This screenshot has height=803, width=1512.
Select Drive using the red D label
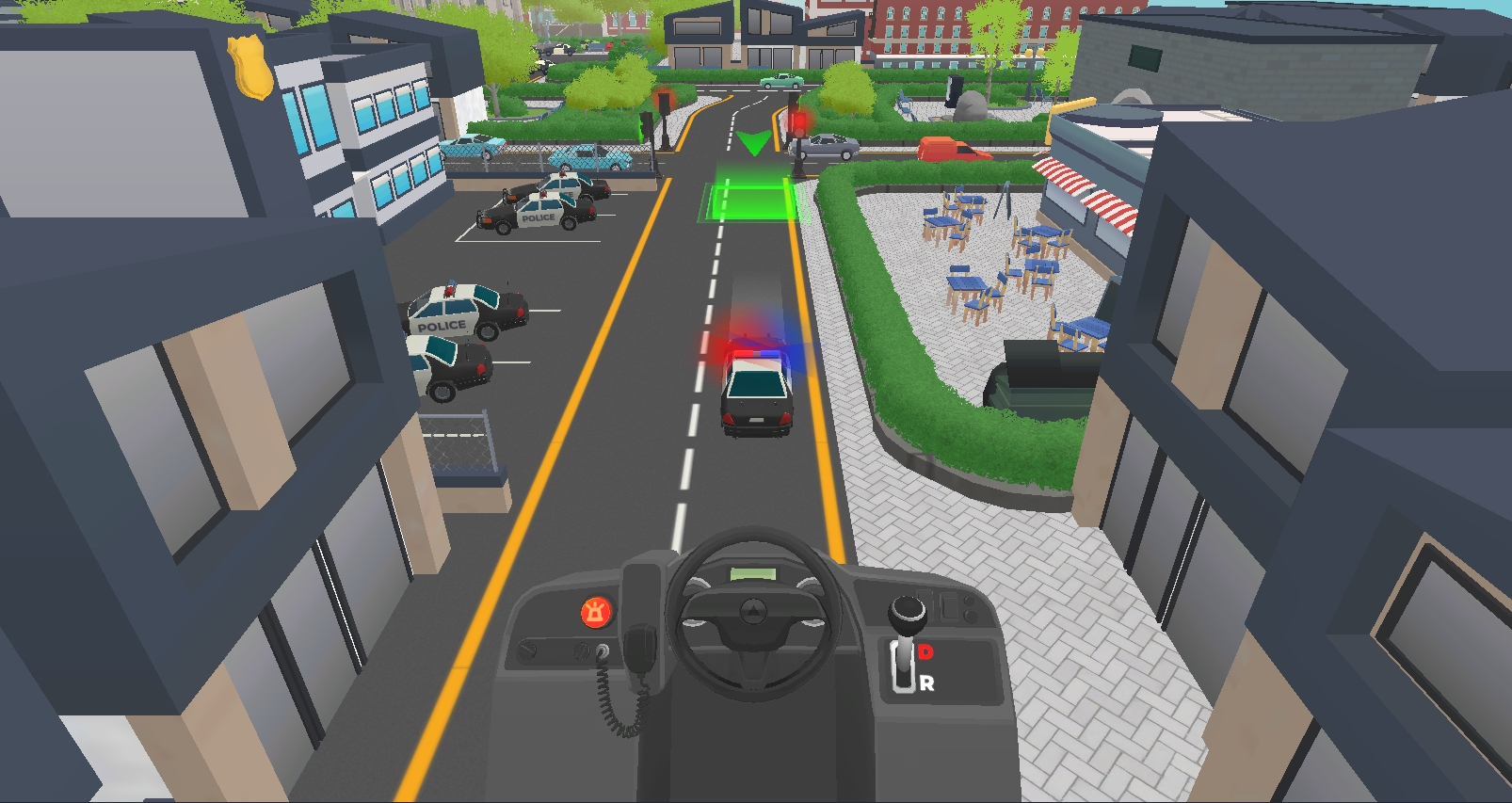coord(925,651)
